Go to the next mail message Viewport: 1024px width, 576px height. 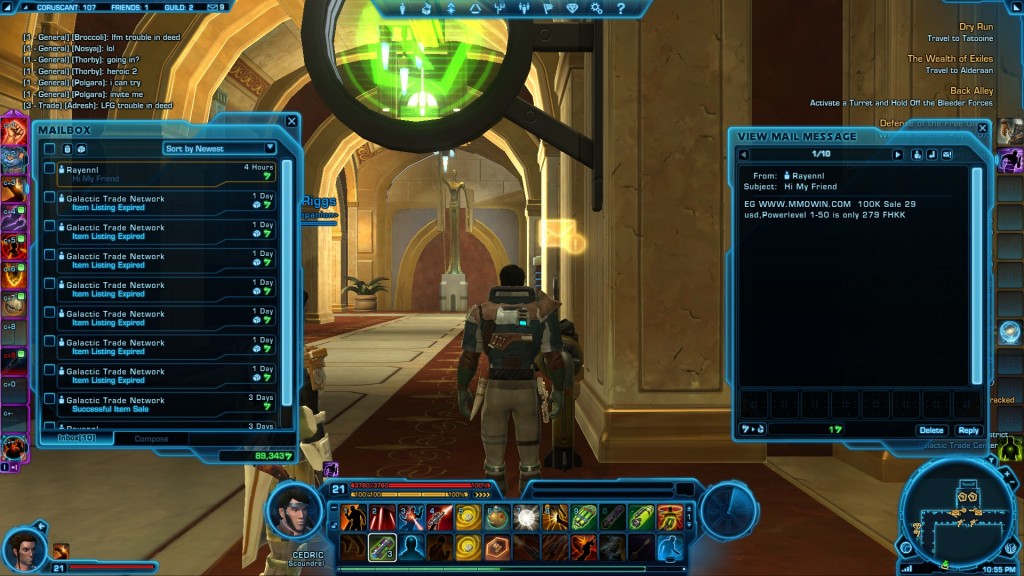(897, 155)
